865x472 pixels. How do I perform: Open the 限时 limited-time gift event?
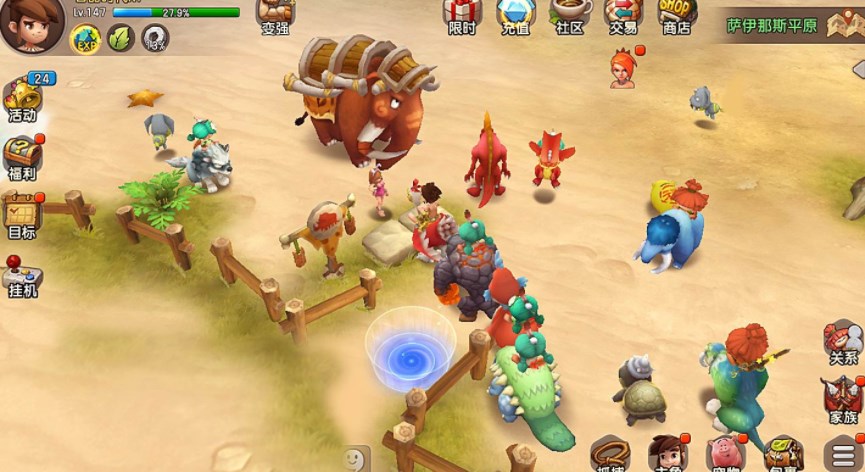[x=462, y=16]
